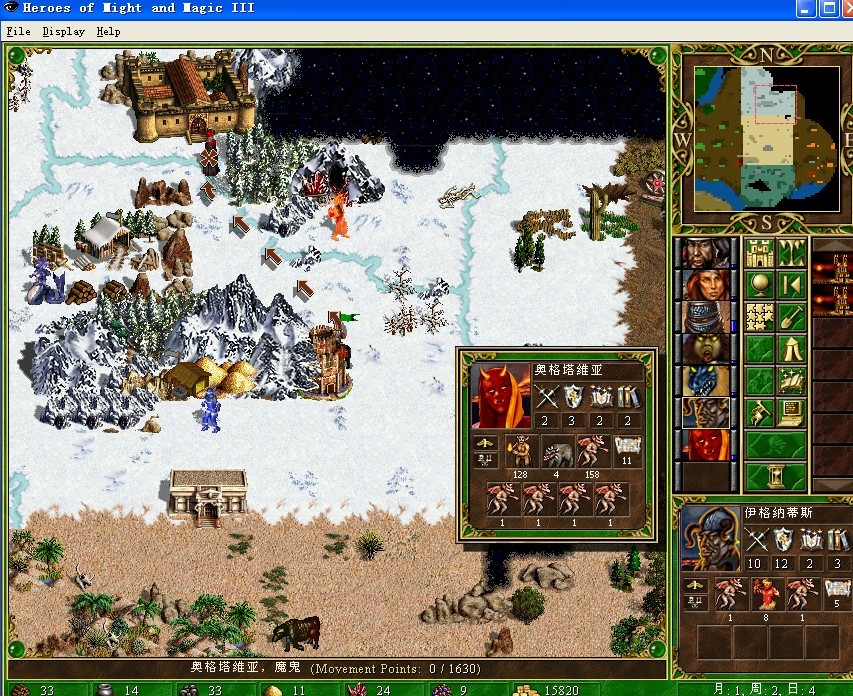Select the red demon hero portrait in hero list
This screenshot has width=853, height=696.
706,444
